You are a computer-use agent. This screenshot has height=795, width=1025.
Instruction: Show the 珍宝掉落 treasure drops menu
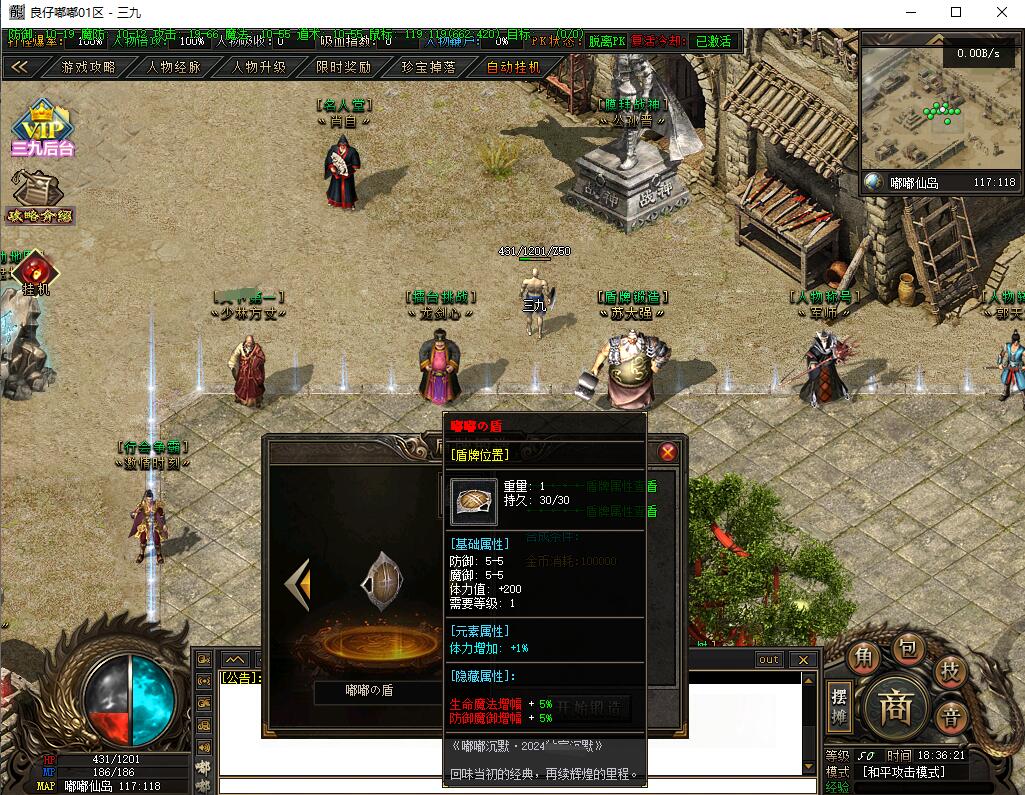click(x=429, y=67)
